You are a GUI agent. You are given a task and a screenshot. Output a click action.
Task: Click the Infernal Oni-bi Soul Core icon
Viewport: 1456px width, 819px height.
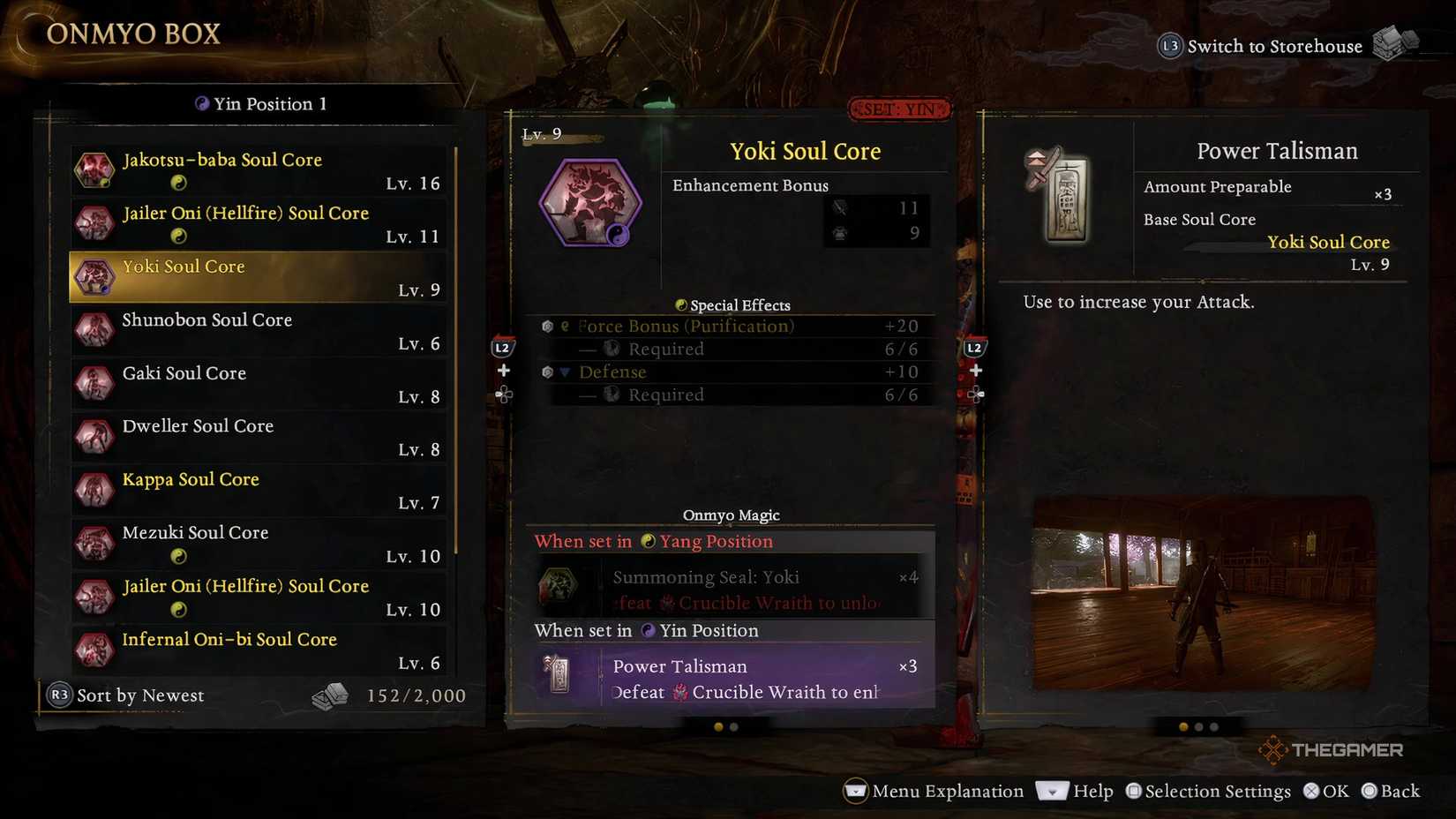point(94,650)
